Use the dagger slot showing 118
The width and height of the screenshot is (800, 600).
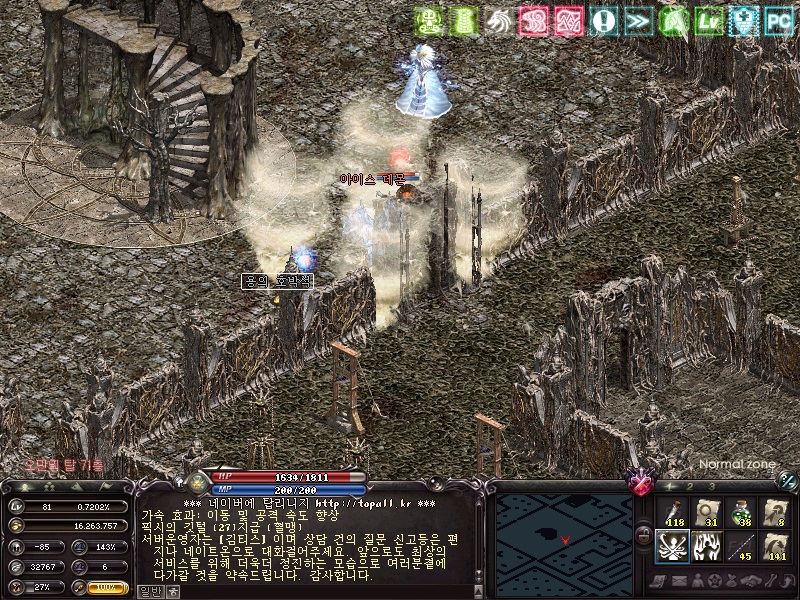pyautogui.click(x=672, y=512)
